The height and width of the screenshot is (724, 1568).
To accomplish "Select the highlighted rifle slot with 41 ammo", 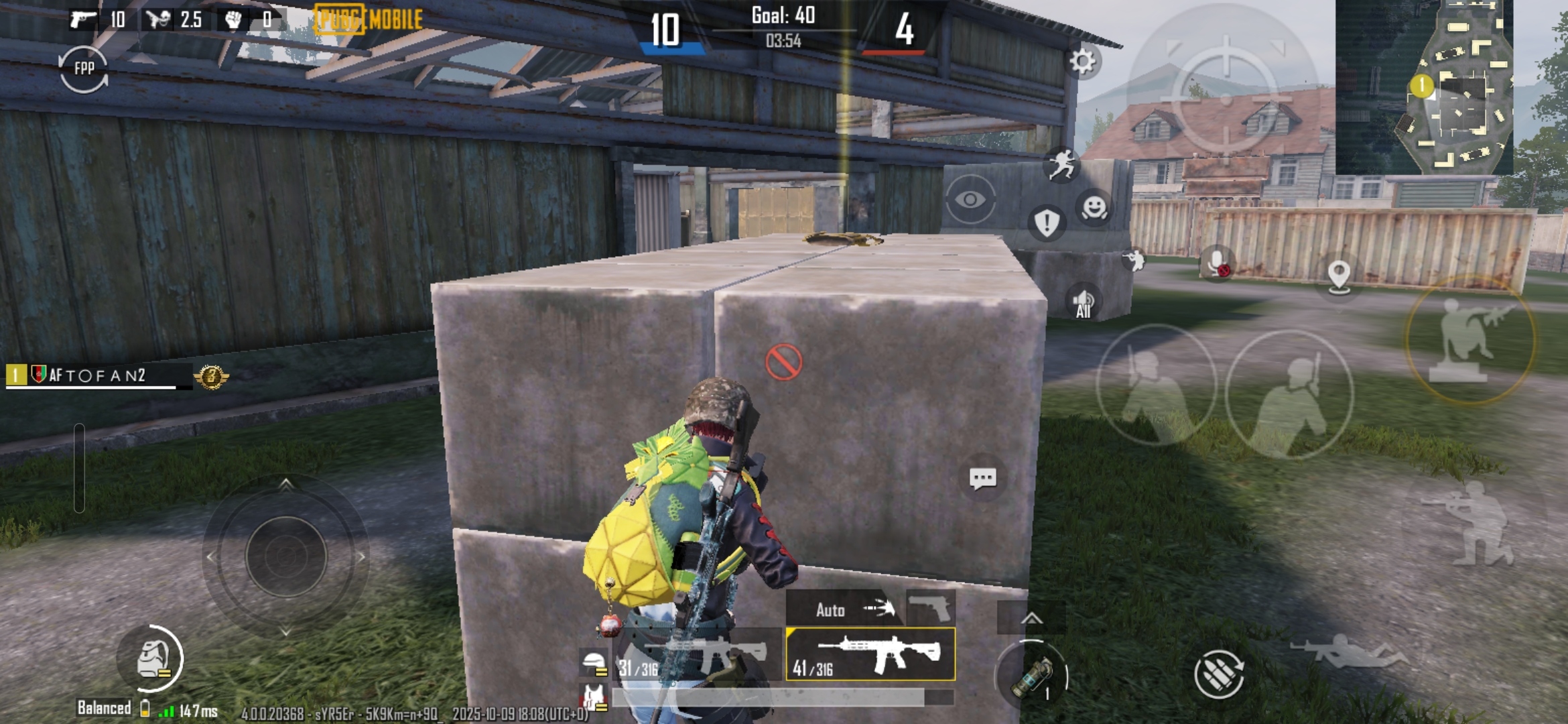I will tap(870, 654).
